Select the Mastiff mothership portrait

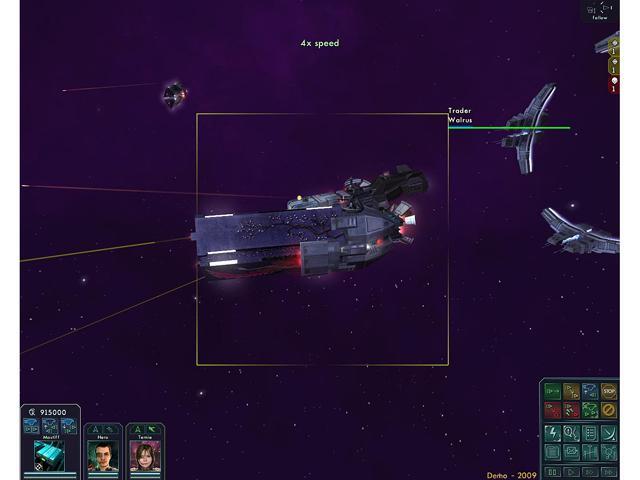[x=49, y=456]
